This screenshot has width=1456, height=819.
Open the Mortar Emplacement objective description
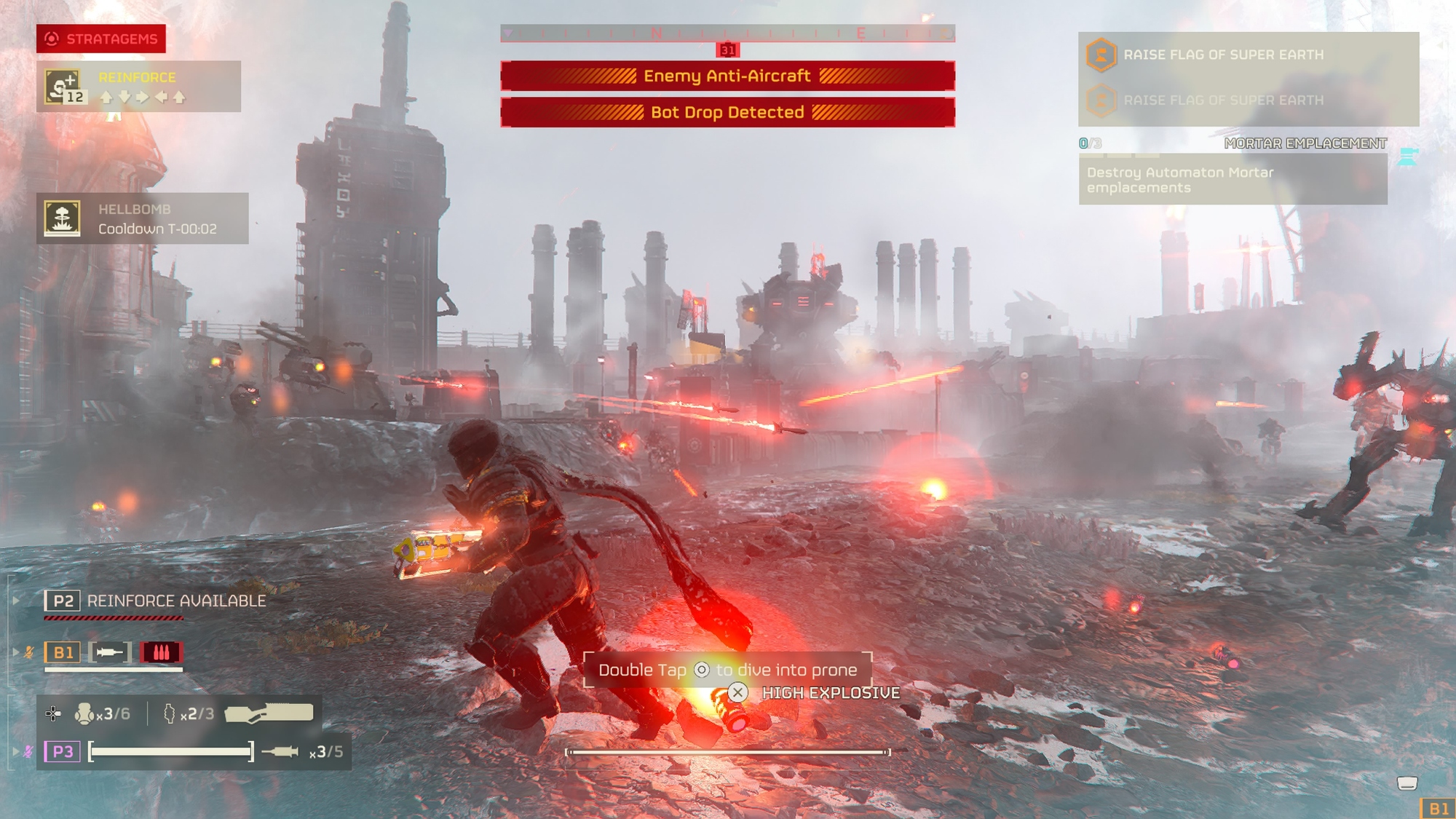1233,180
